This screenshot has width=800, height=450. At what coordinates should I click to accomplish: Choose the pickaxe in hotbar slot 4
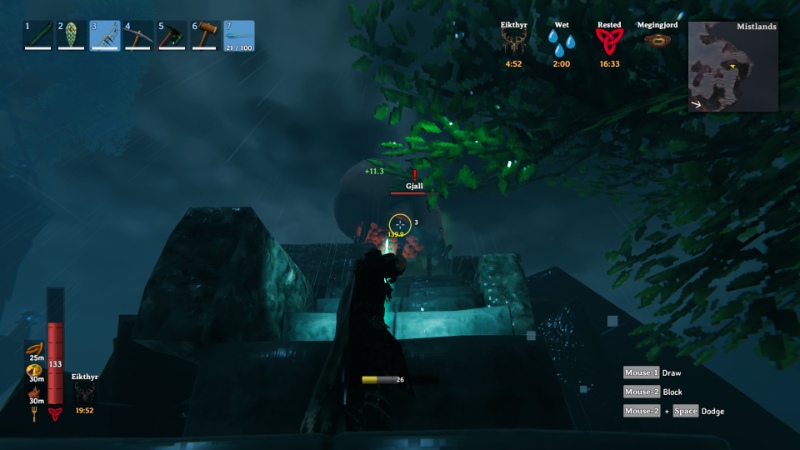(x=139, y=35)
